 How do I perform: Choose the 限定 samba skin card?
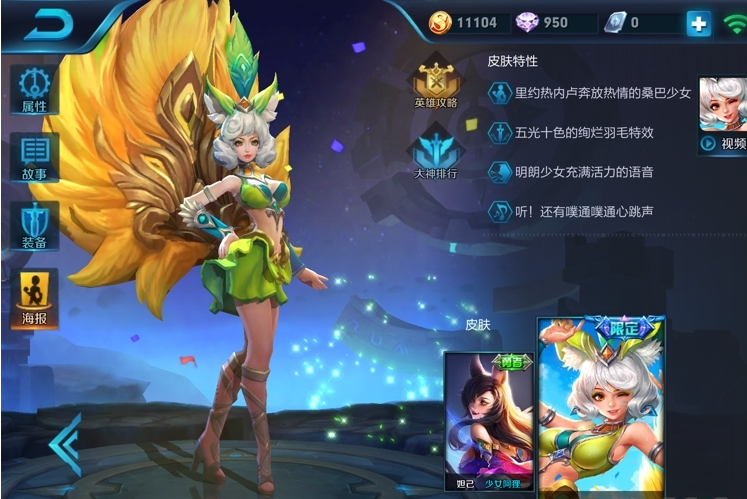601,405
